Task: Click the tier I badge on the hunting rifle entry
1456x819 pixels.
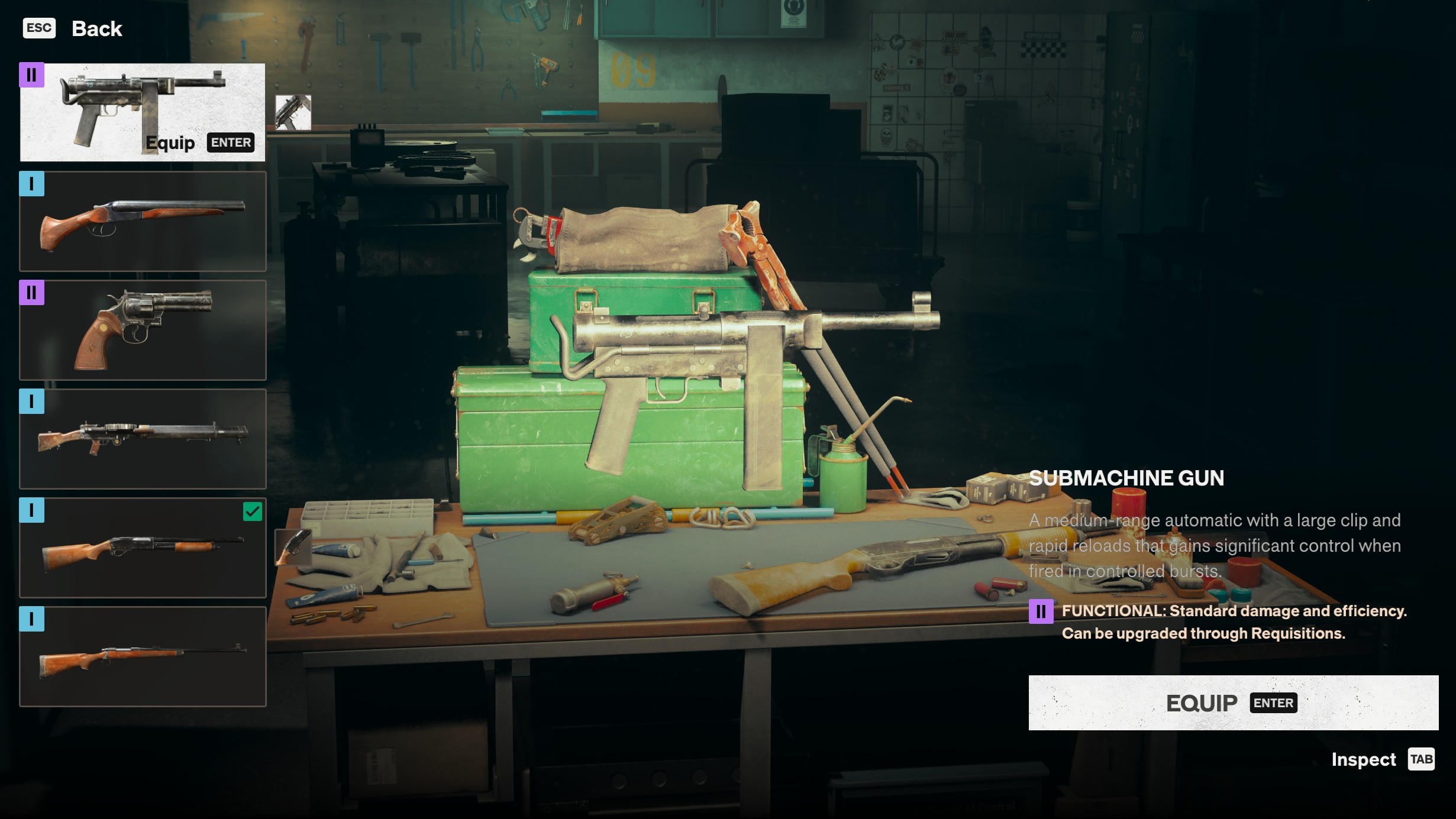Action: tap(33, 619)
